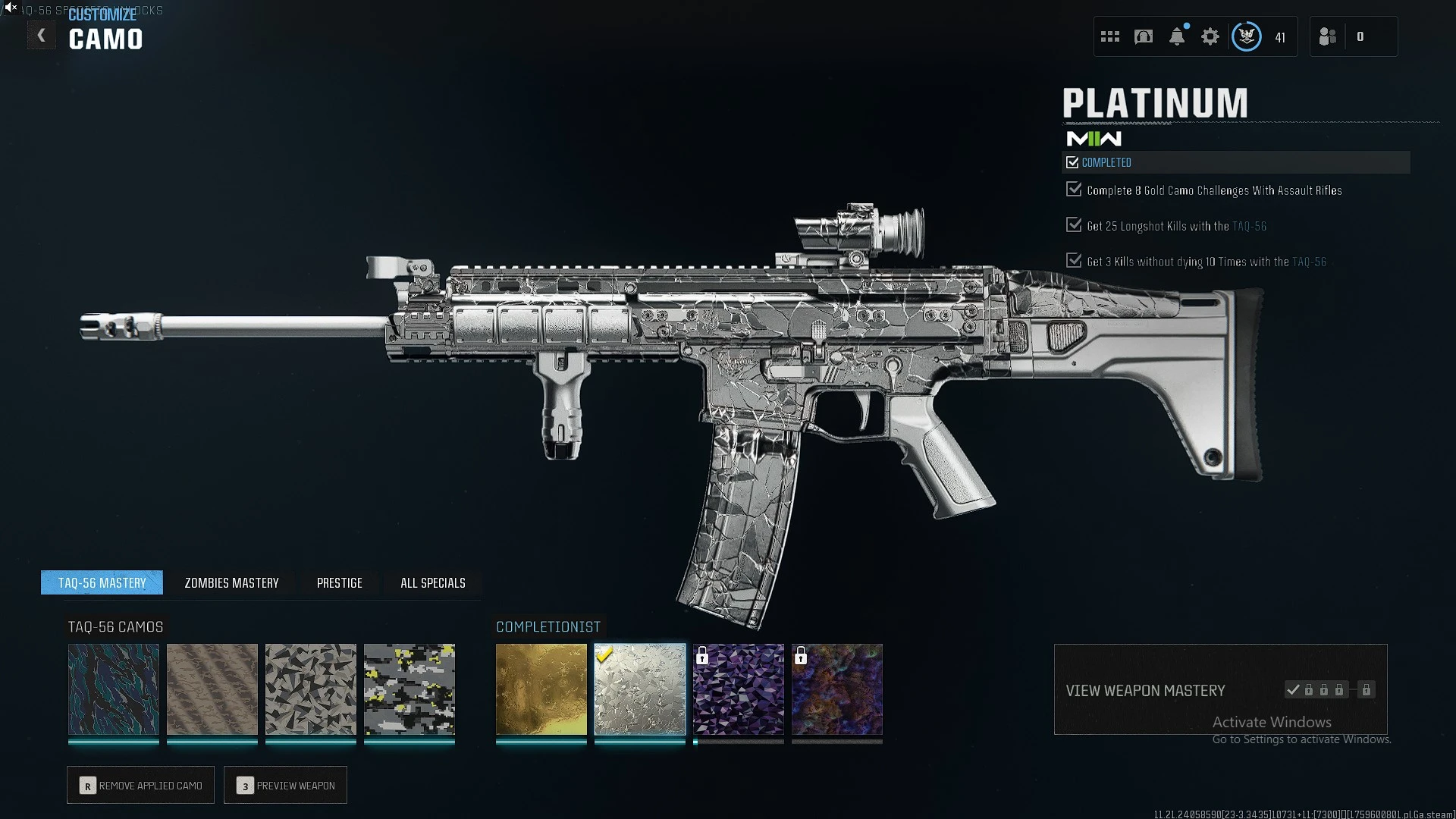Viewport: 1456px width, 819px height.
Task: Open the social party icon
Action: pyautogui.click(x=1328, y=36)
